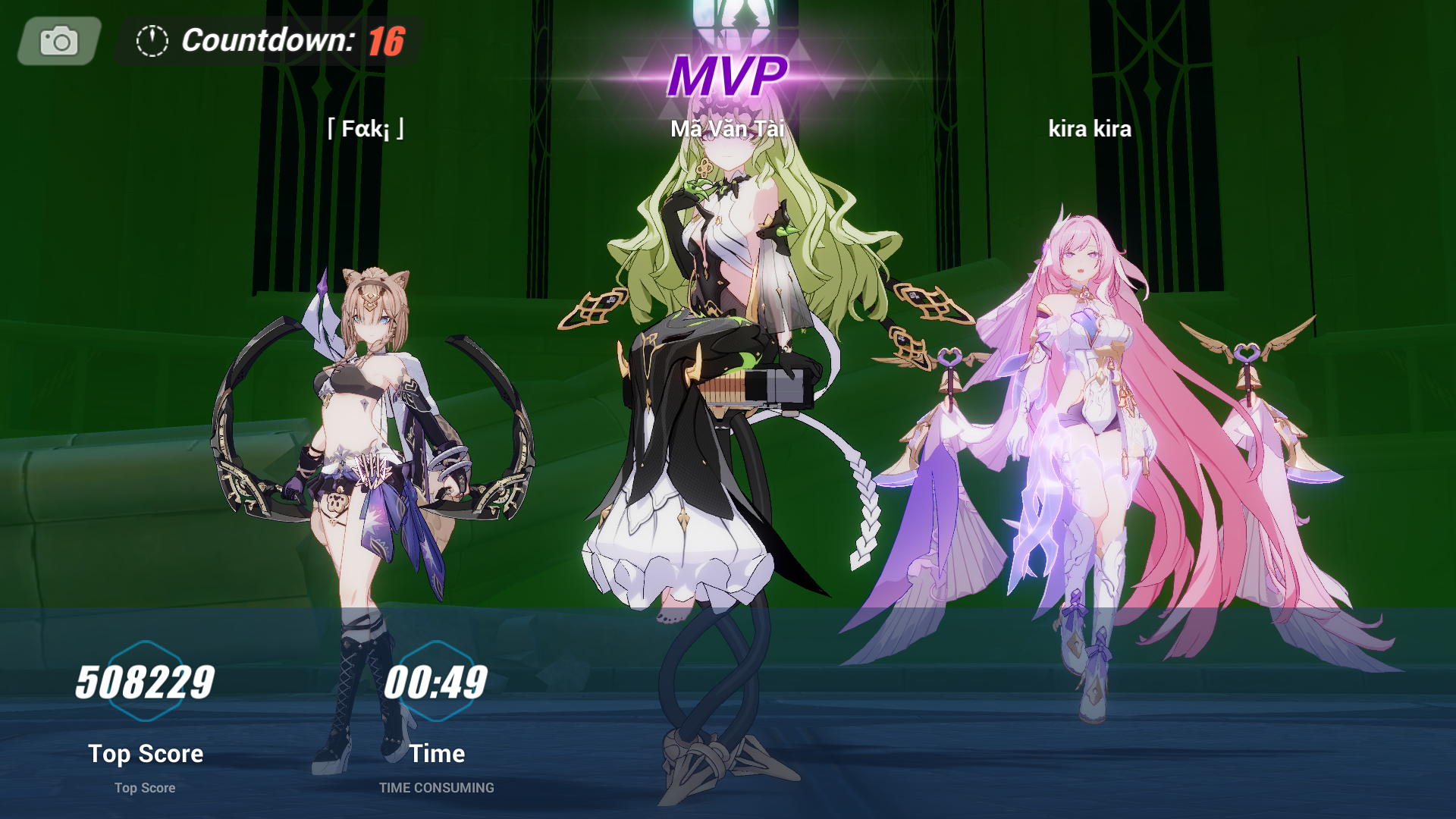
Task: Click the TIME CONSUMING label
Action: (x=436, y=787)
